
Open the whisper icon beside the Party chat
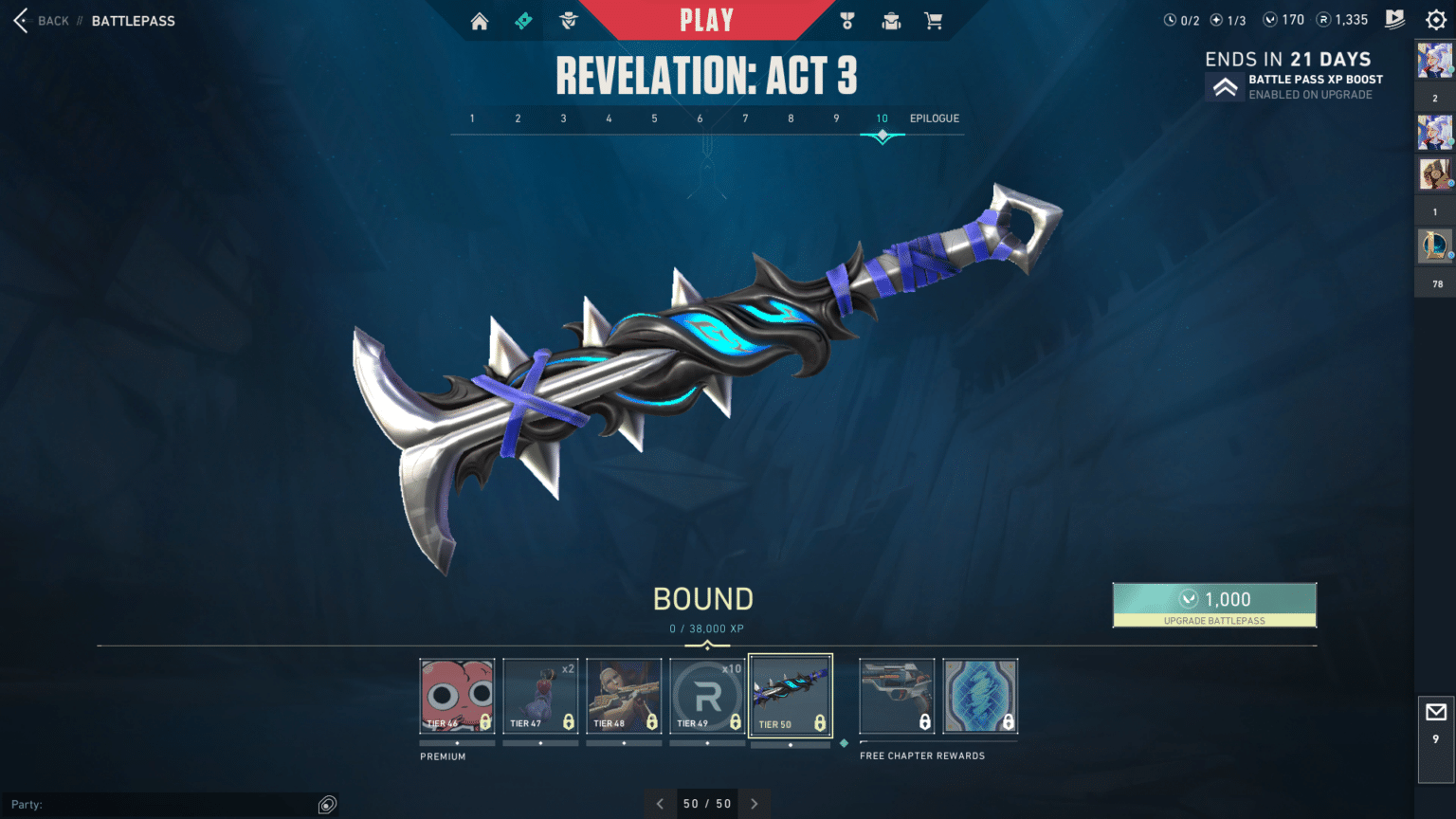(x=327, y=803)
